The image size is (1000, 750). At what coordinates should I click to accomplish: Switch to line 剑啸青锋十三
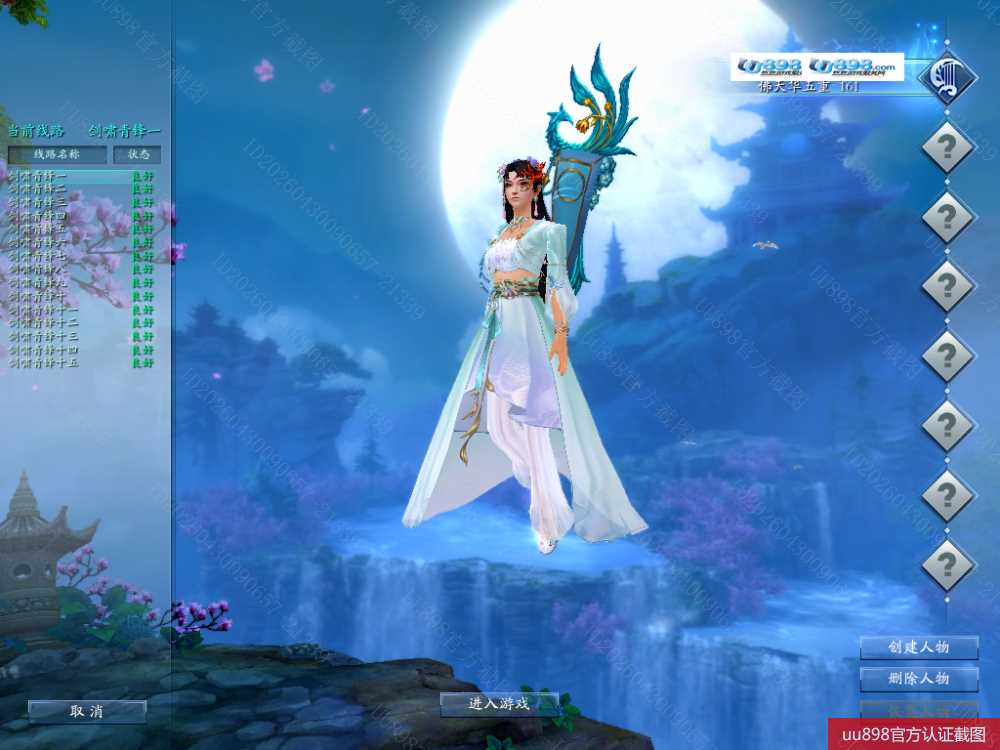point(45,337)
